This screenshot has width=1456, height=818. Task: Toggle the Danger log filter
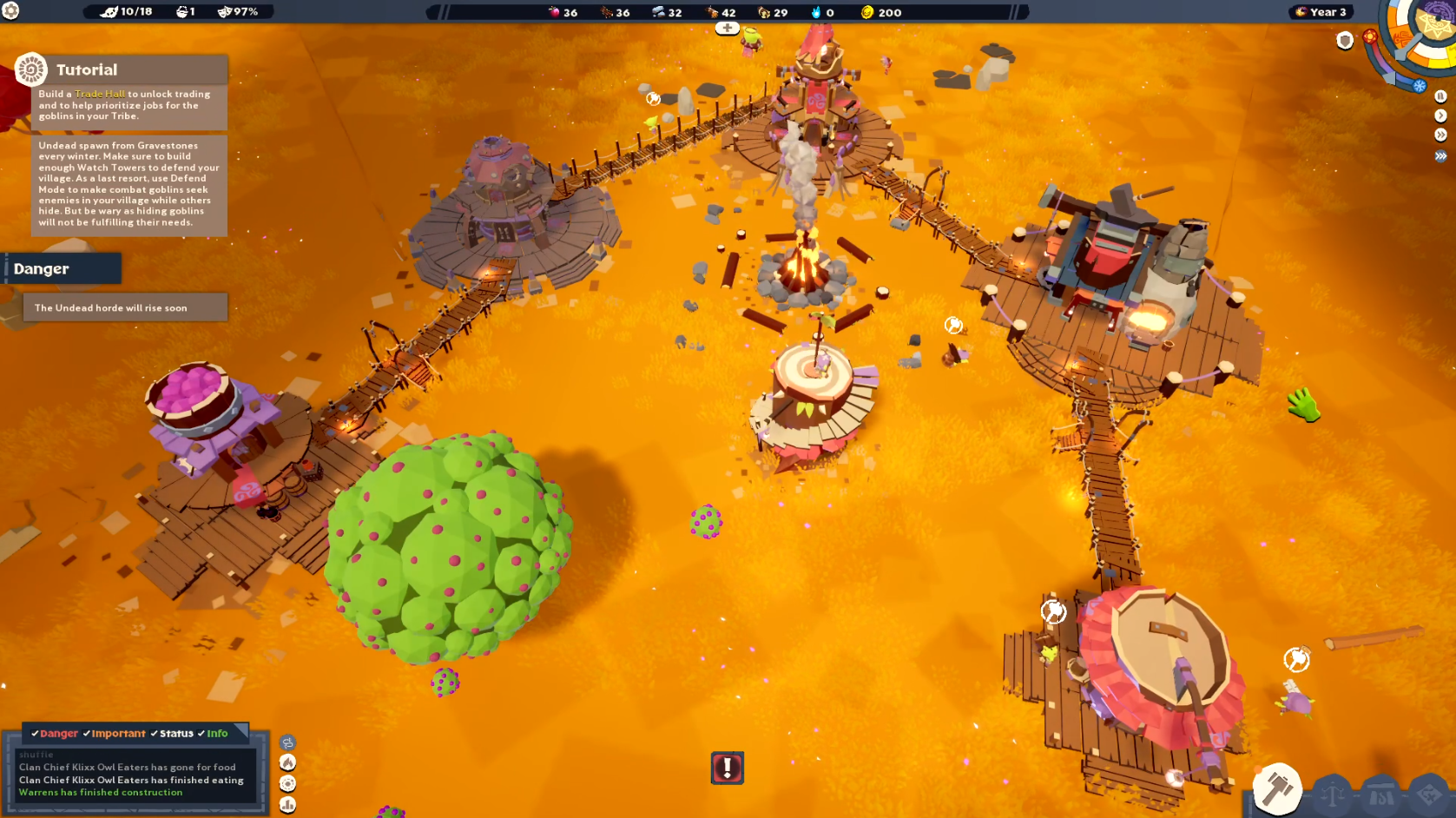click(55, 734)
